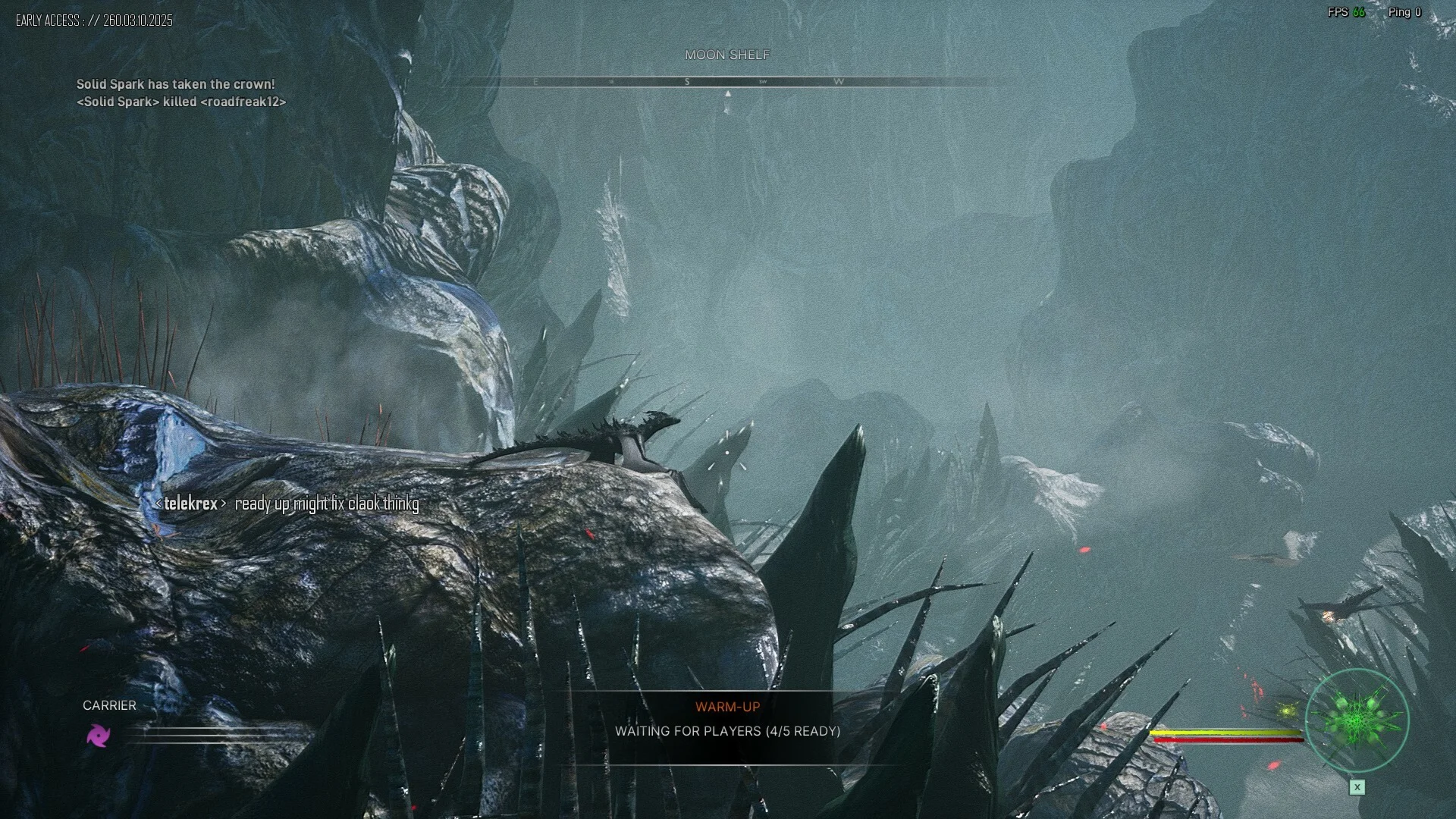
Task: Select the Solid Spark kill feed entry
Action: [181, 102]
